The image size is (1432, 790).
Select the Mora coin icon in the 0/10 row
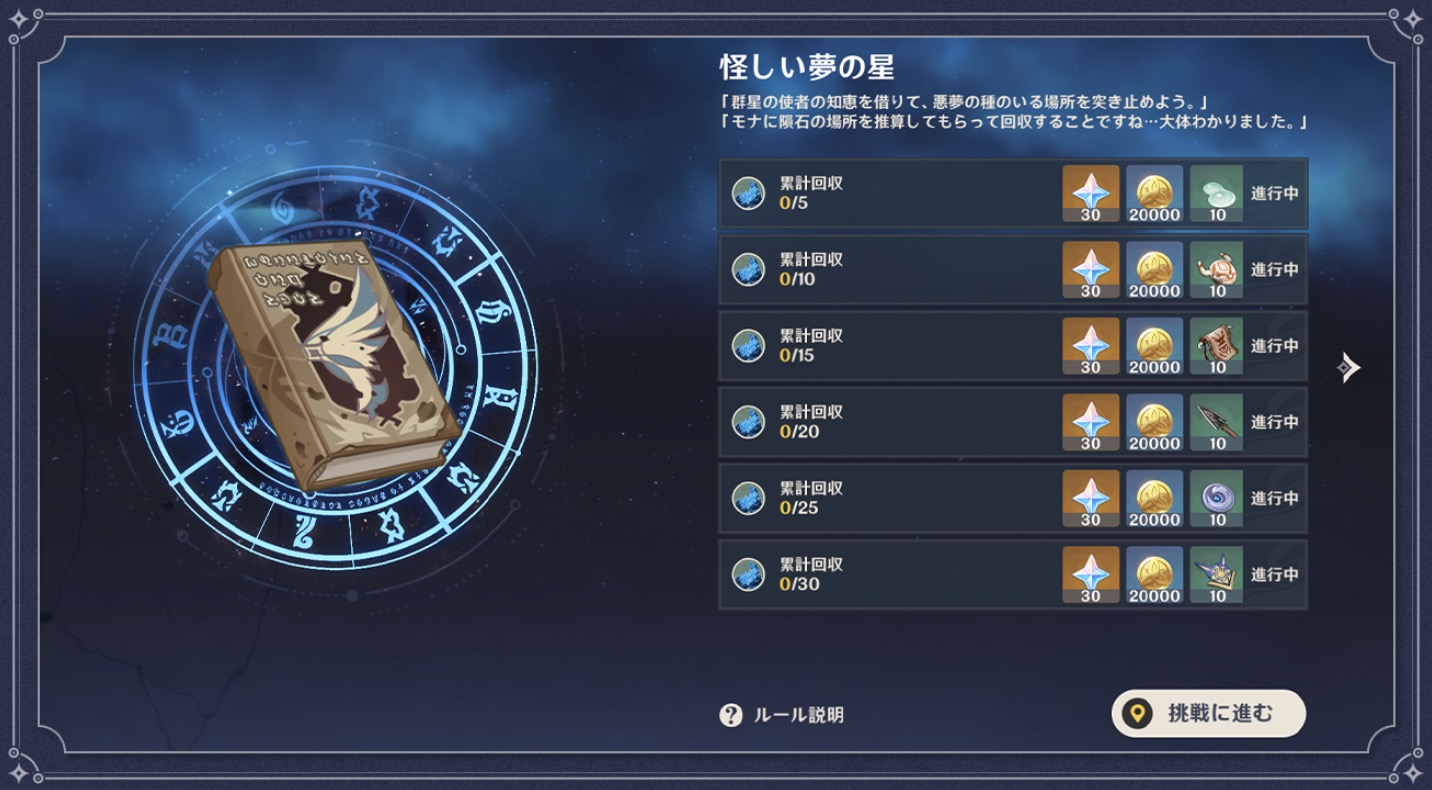click(1155, 270)
